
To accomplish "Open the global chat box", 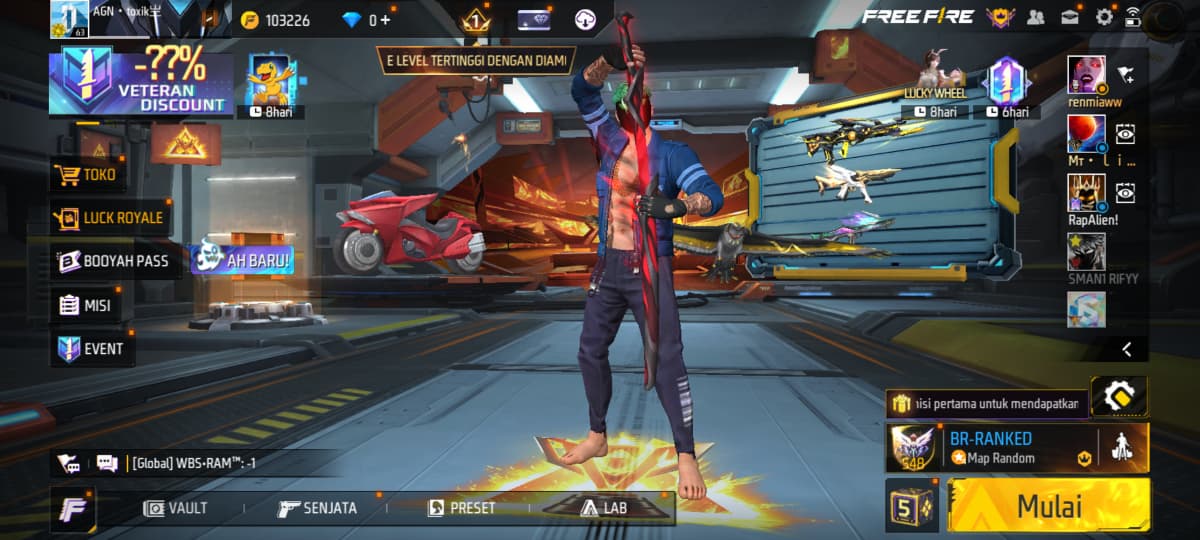I will point(200,463).
